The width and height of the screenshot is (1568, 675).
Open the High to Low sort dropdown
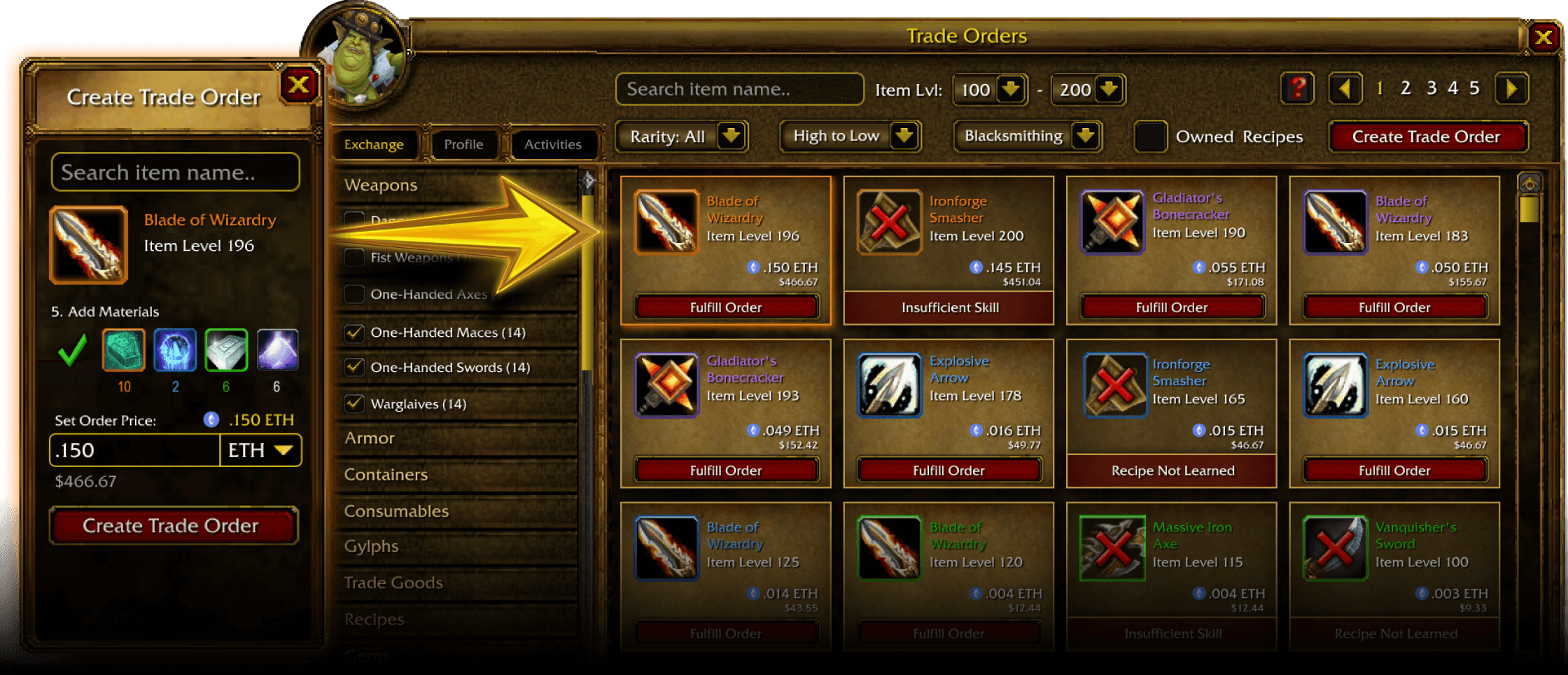850,136
